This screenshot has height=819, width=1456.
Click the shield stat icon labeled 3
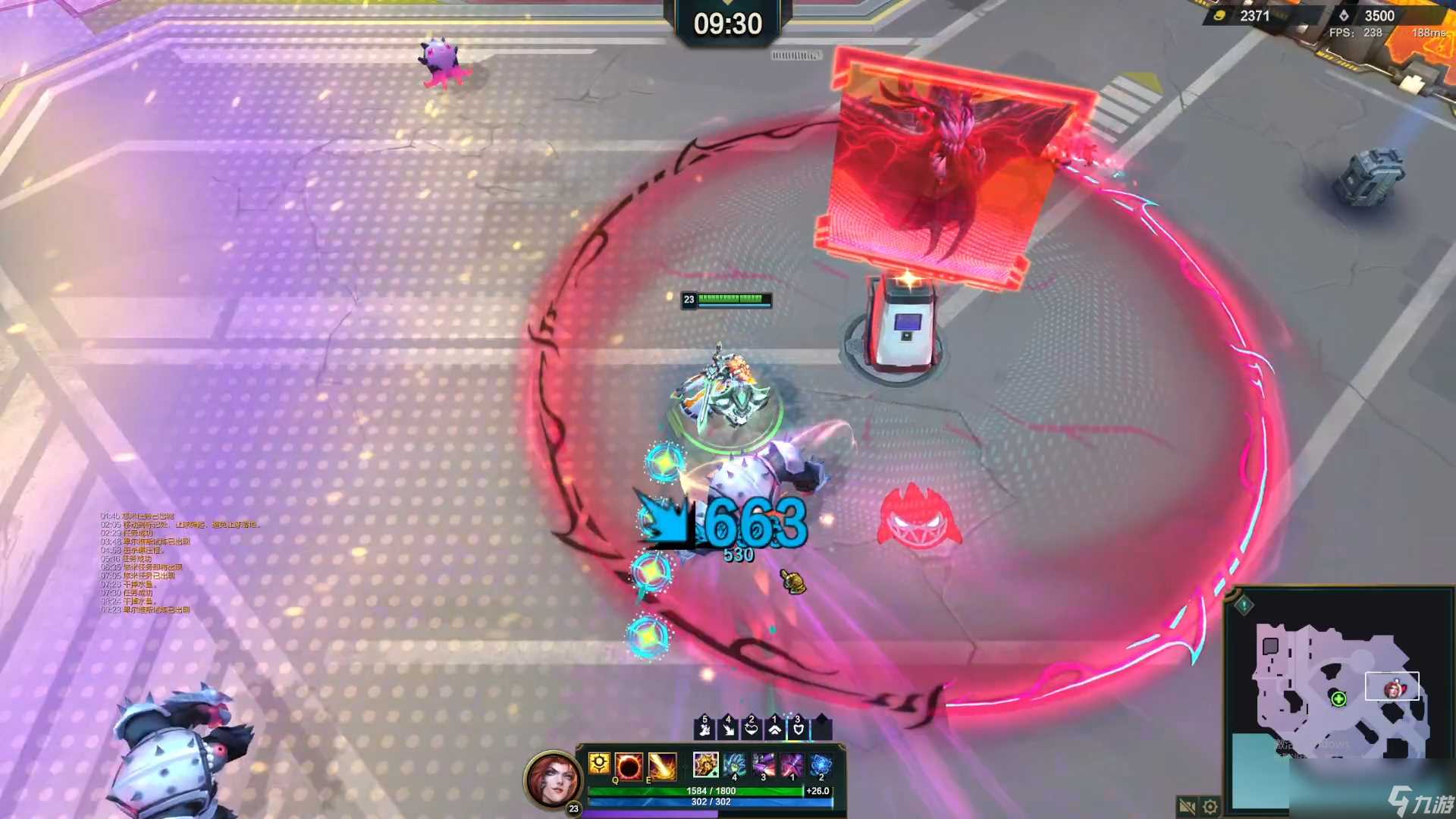point(799,728)
